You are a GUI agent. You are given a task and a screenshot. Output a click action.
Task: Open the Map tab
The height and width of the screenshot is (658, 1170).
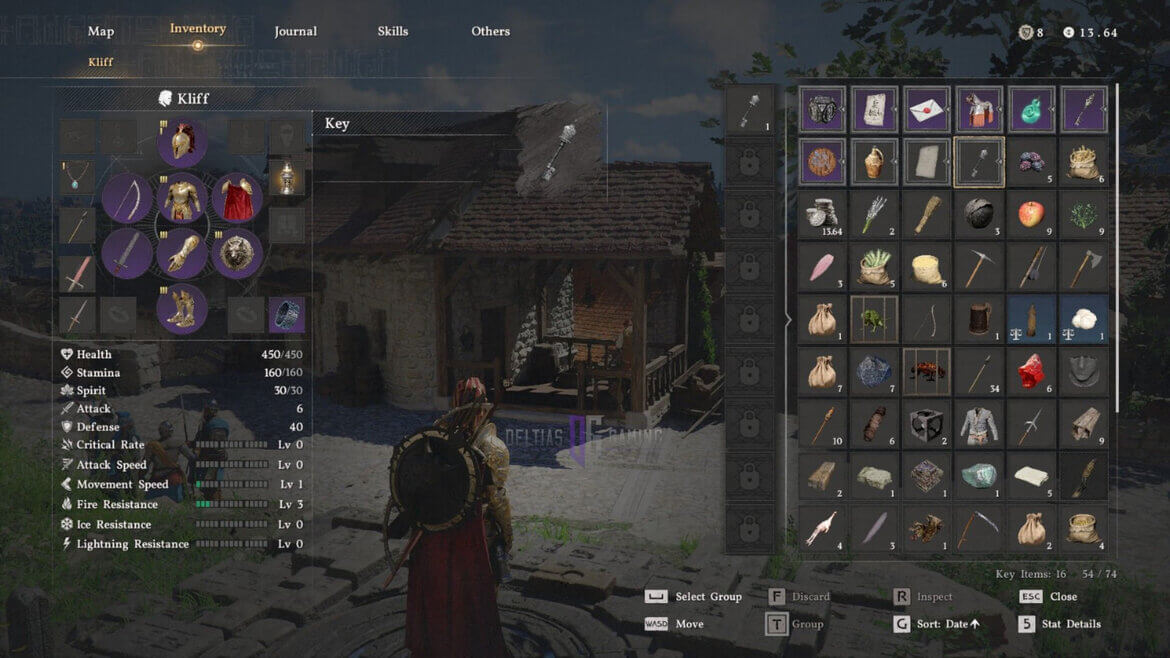click(101, 31)
